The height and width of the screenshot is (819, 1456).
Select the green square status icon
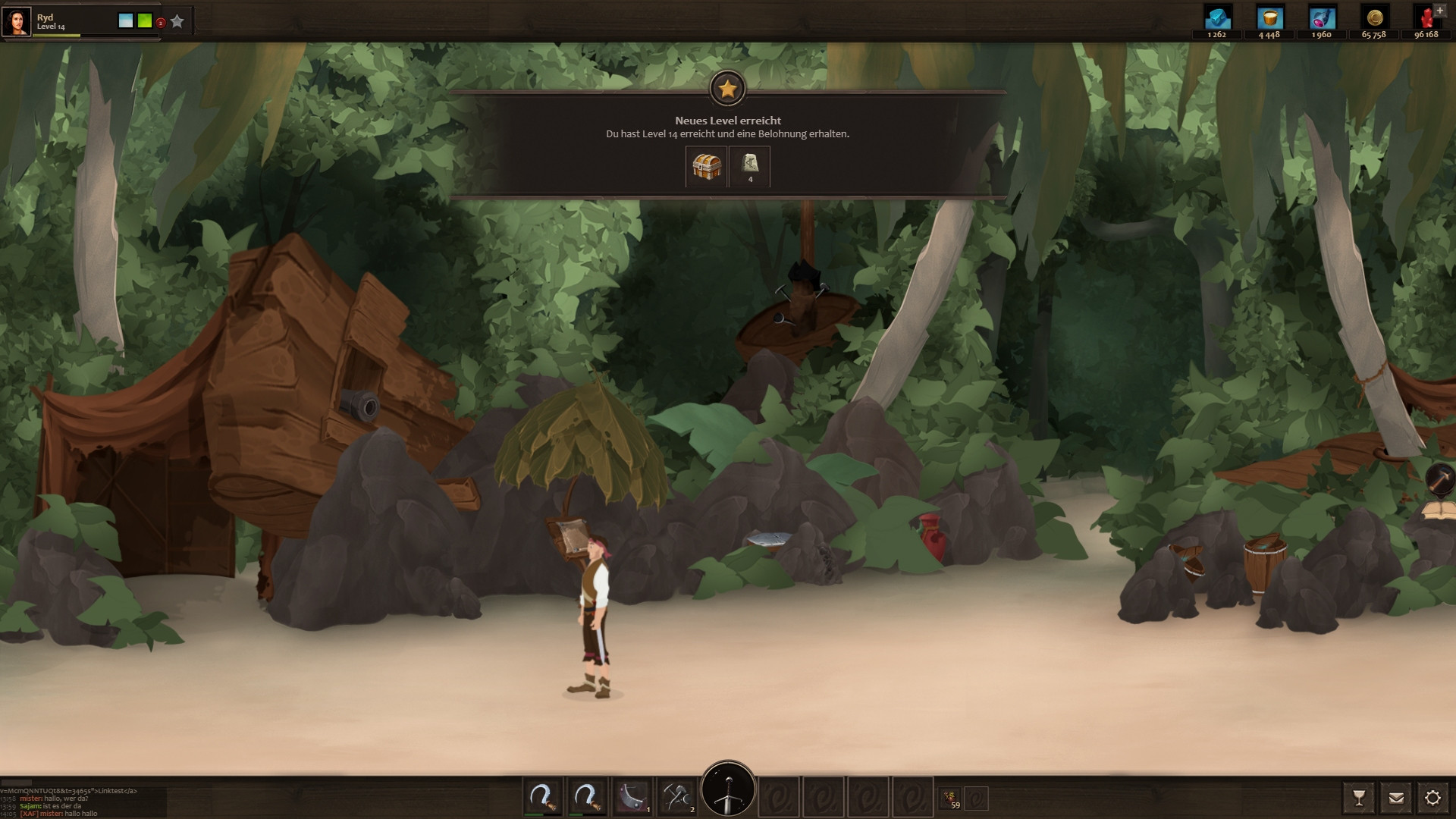point(145,21)
